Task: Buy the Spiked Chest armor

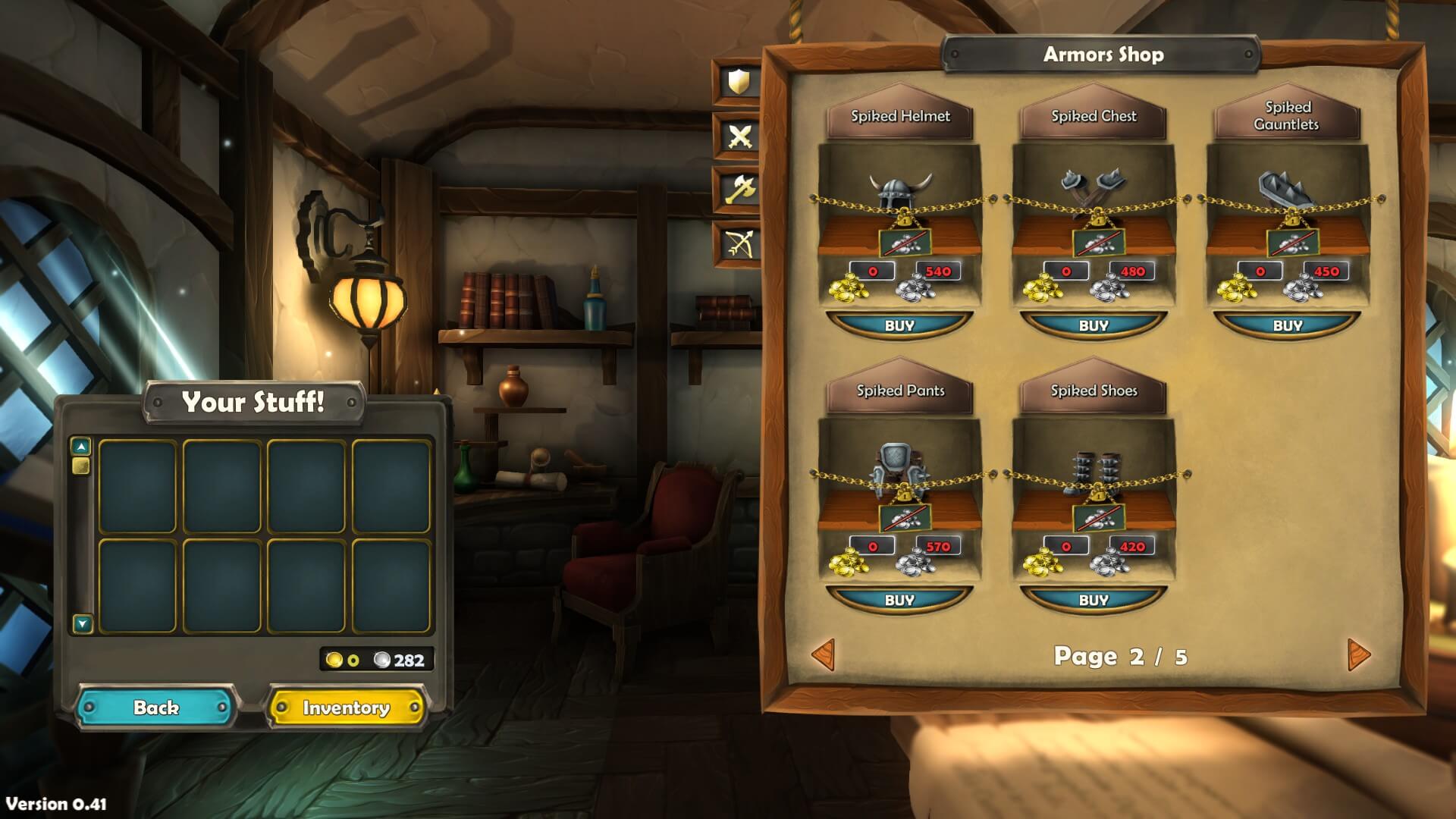Action: click(1094, 325)
